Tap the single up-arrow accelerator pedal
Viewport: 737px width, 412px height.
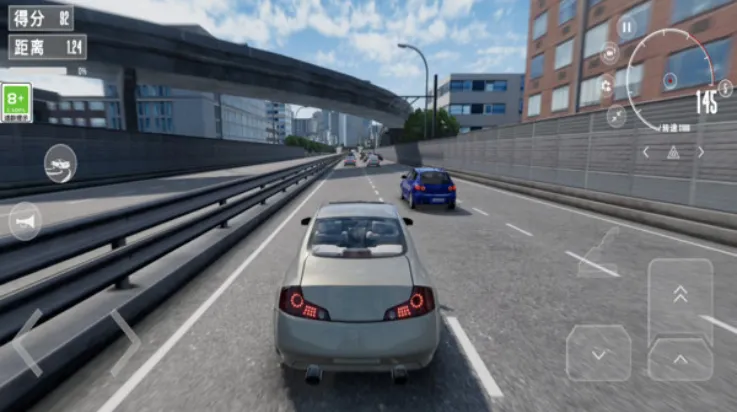coord(680,360)
